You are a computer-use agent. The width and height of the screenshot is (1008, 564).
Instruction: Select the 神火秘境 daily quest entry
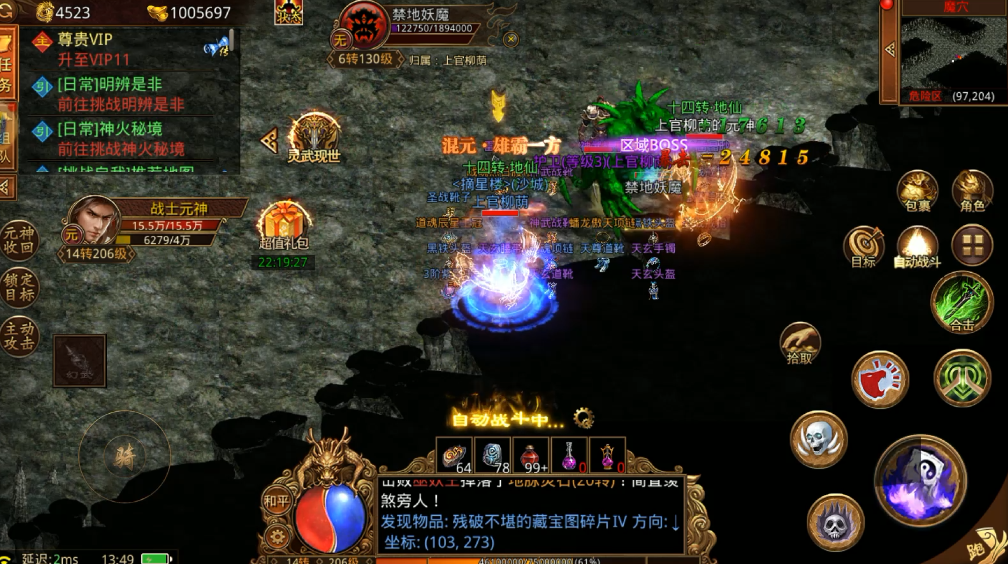pos(120,139)
